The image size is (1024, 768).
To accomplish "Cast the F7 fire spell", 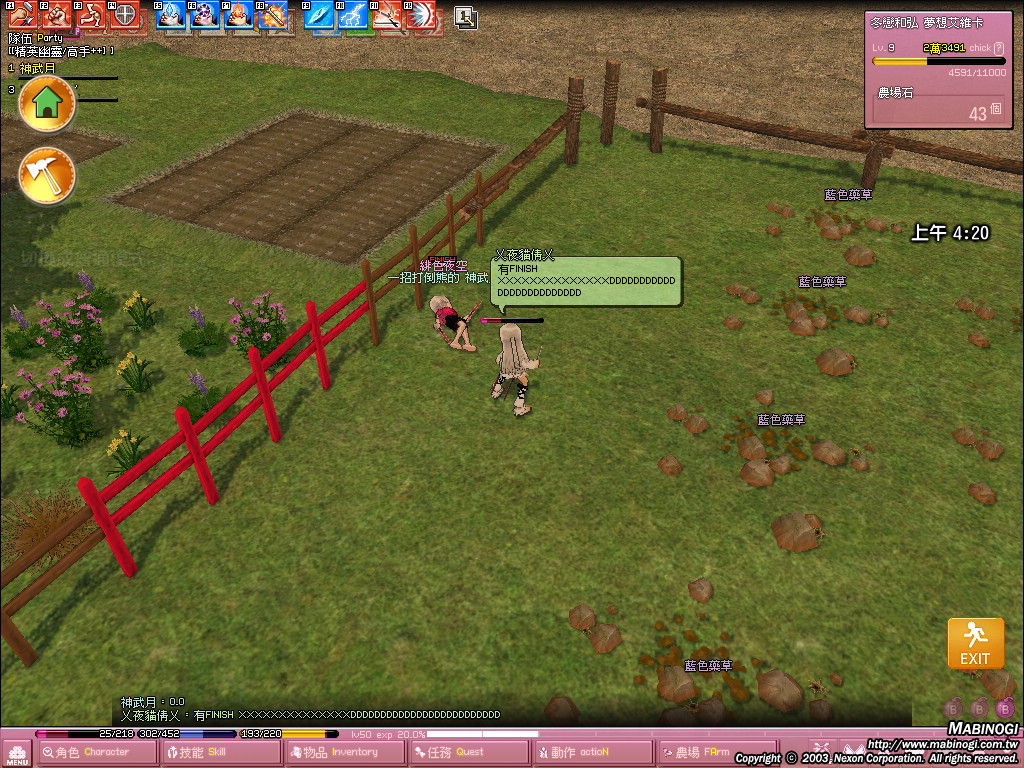I will pyautogui.click(x=239, y=15).
